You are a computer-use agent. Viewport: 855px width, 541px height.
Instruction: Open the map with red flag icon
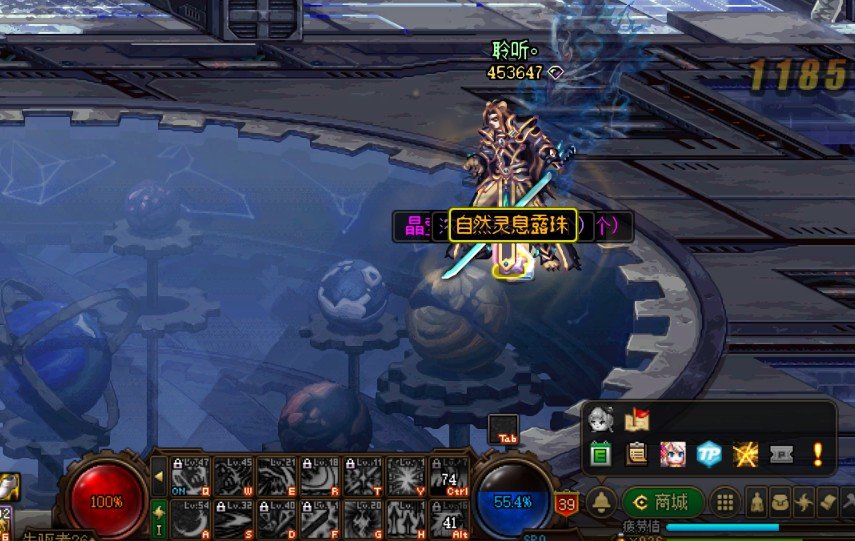tap(637, 420)
